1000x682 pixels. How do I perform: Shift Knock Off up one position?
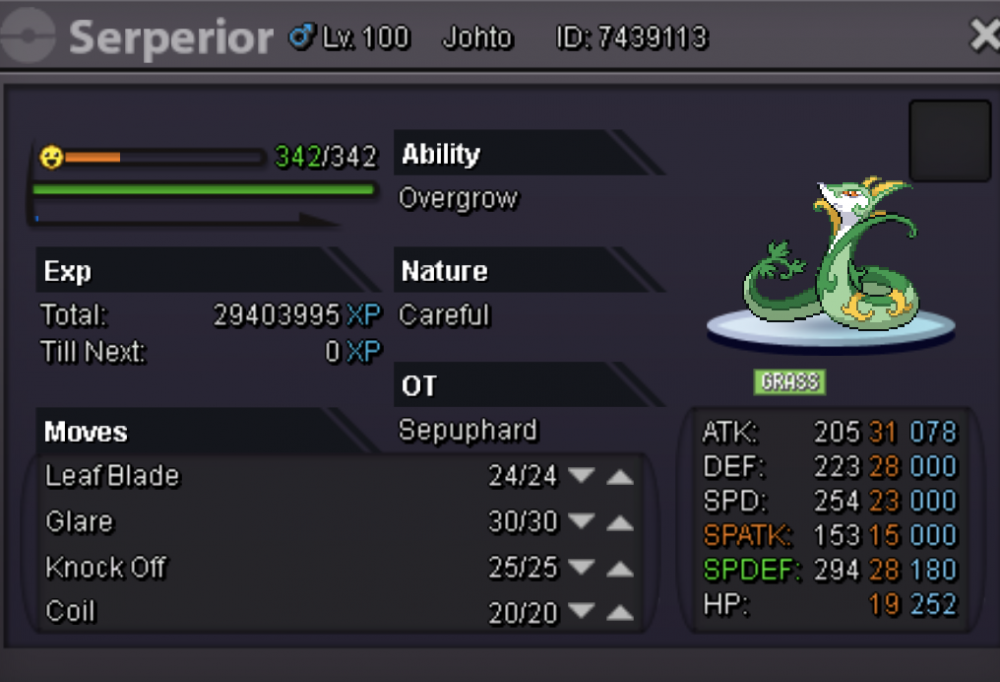click(x=620, y=568)
